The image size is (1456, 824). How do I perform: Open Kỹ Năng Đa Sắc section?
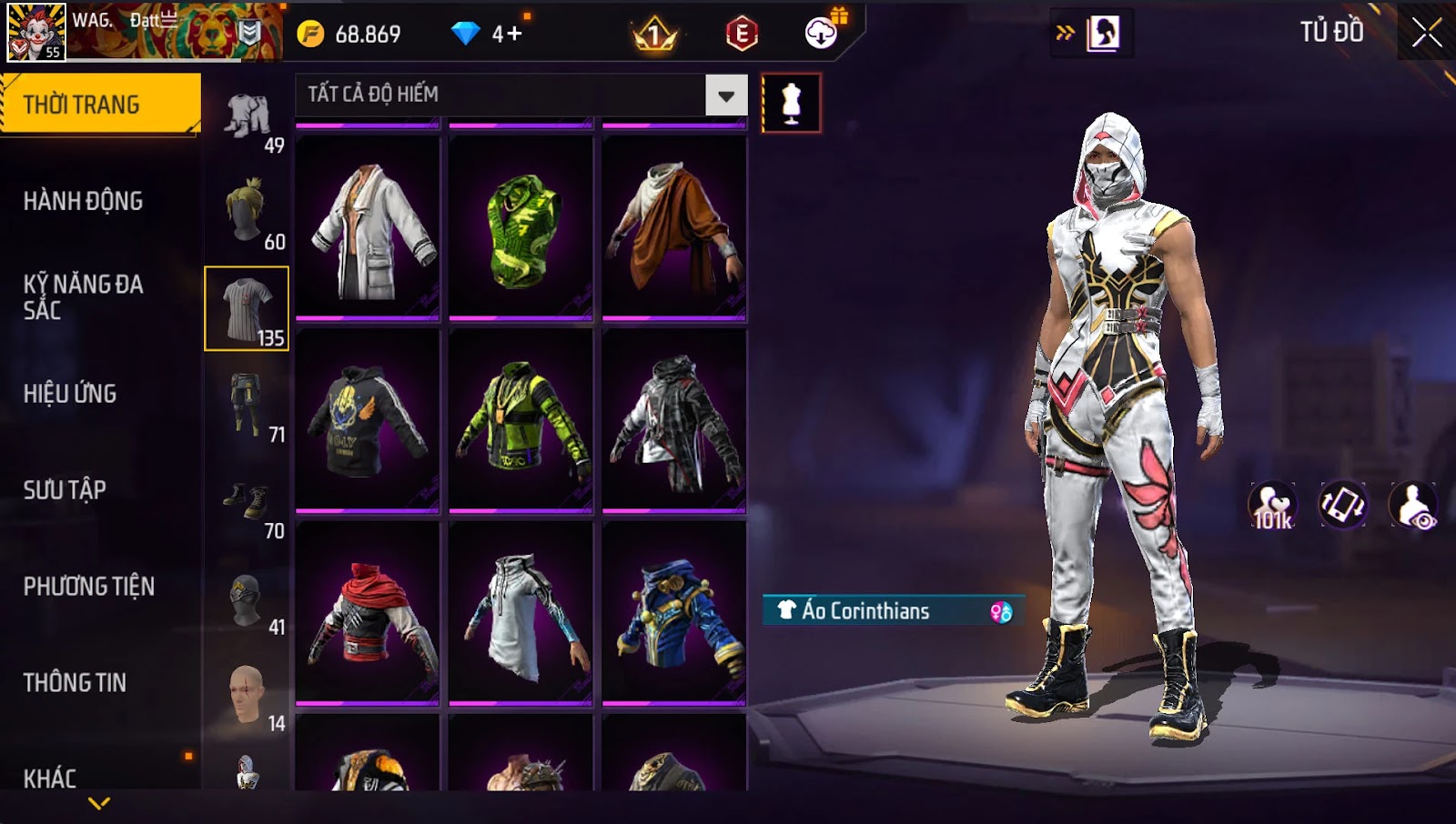[83, 296]
